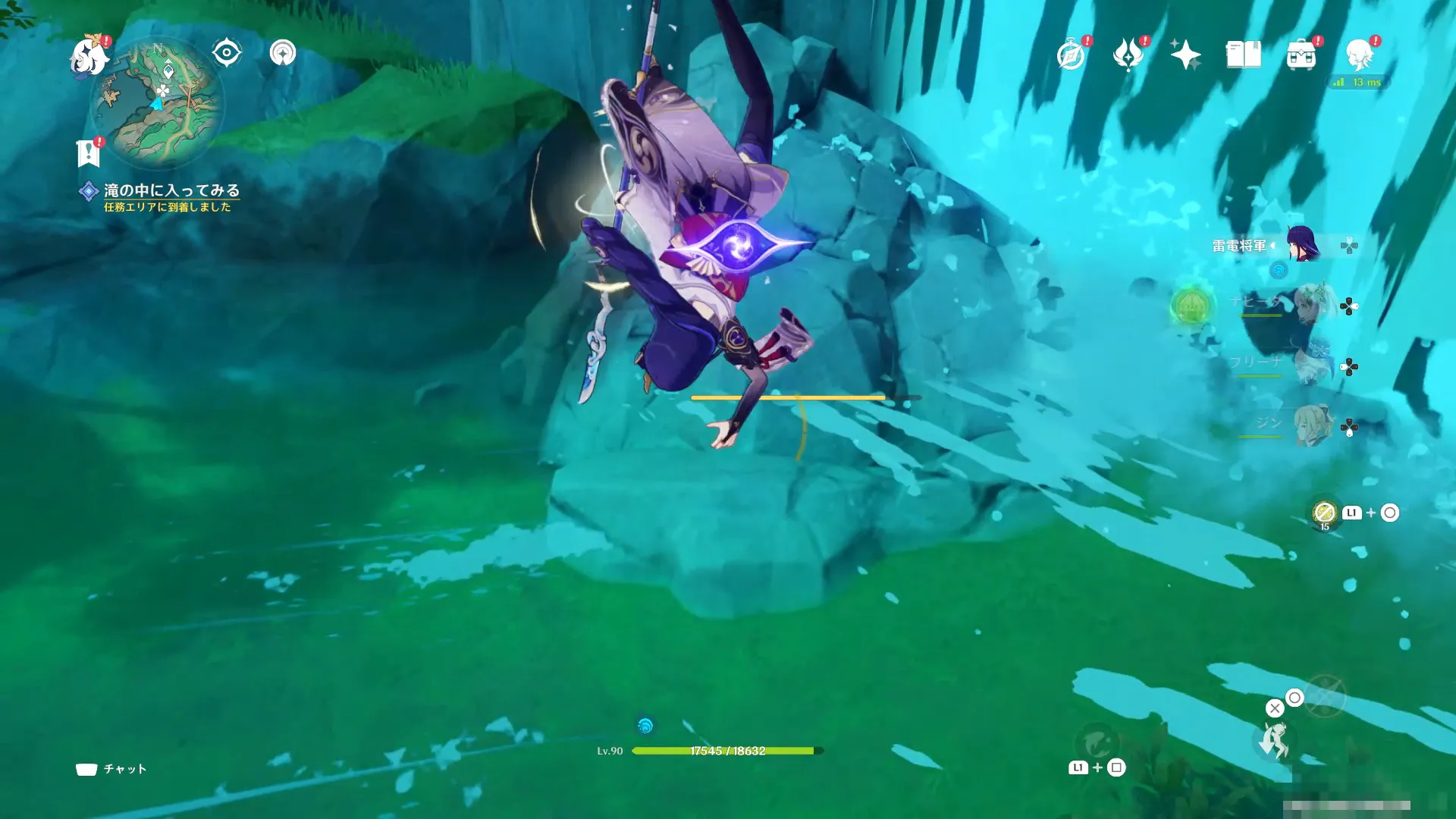The image size is (1456, 819).
Task: Activate the eye-shaped elemental sight icon
Action: pyautogui.click(x=227, y=53)
